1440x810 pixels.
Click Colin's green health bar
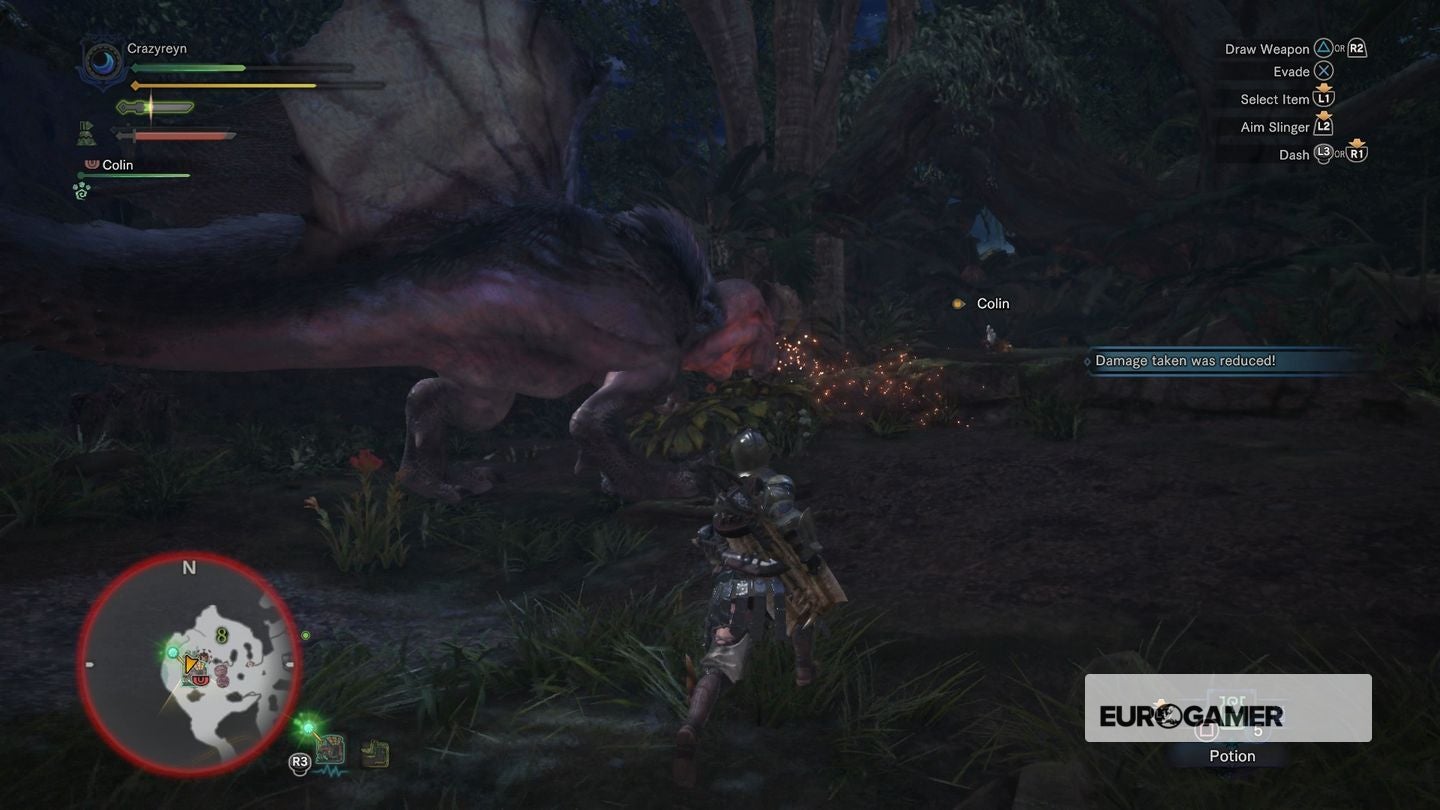135,176
